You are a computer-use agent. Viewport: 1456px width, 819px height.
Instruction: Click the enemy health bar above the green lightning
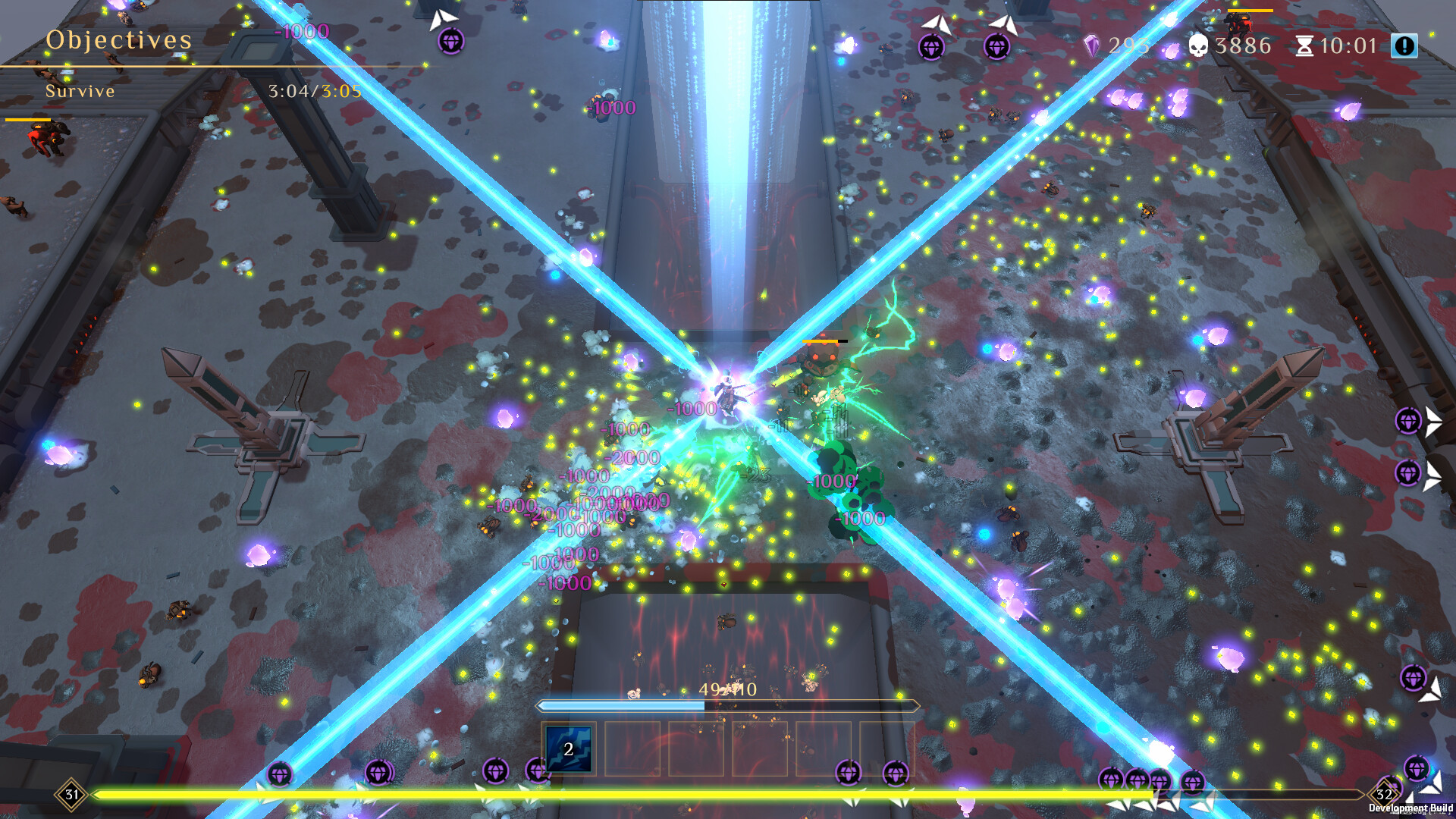(823, 343)
